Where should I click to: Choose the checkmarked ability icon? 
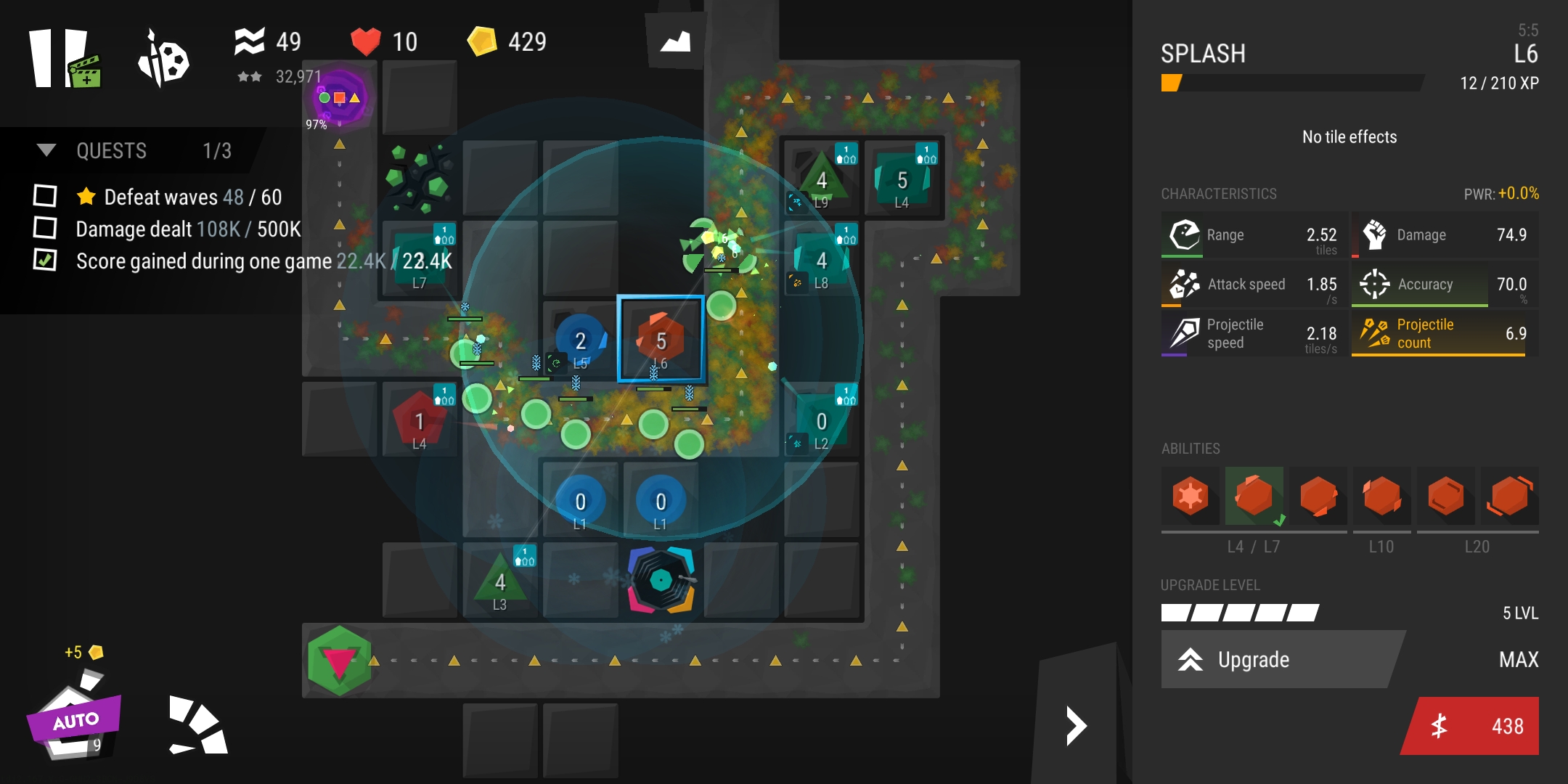coord(1254,497)
